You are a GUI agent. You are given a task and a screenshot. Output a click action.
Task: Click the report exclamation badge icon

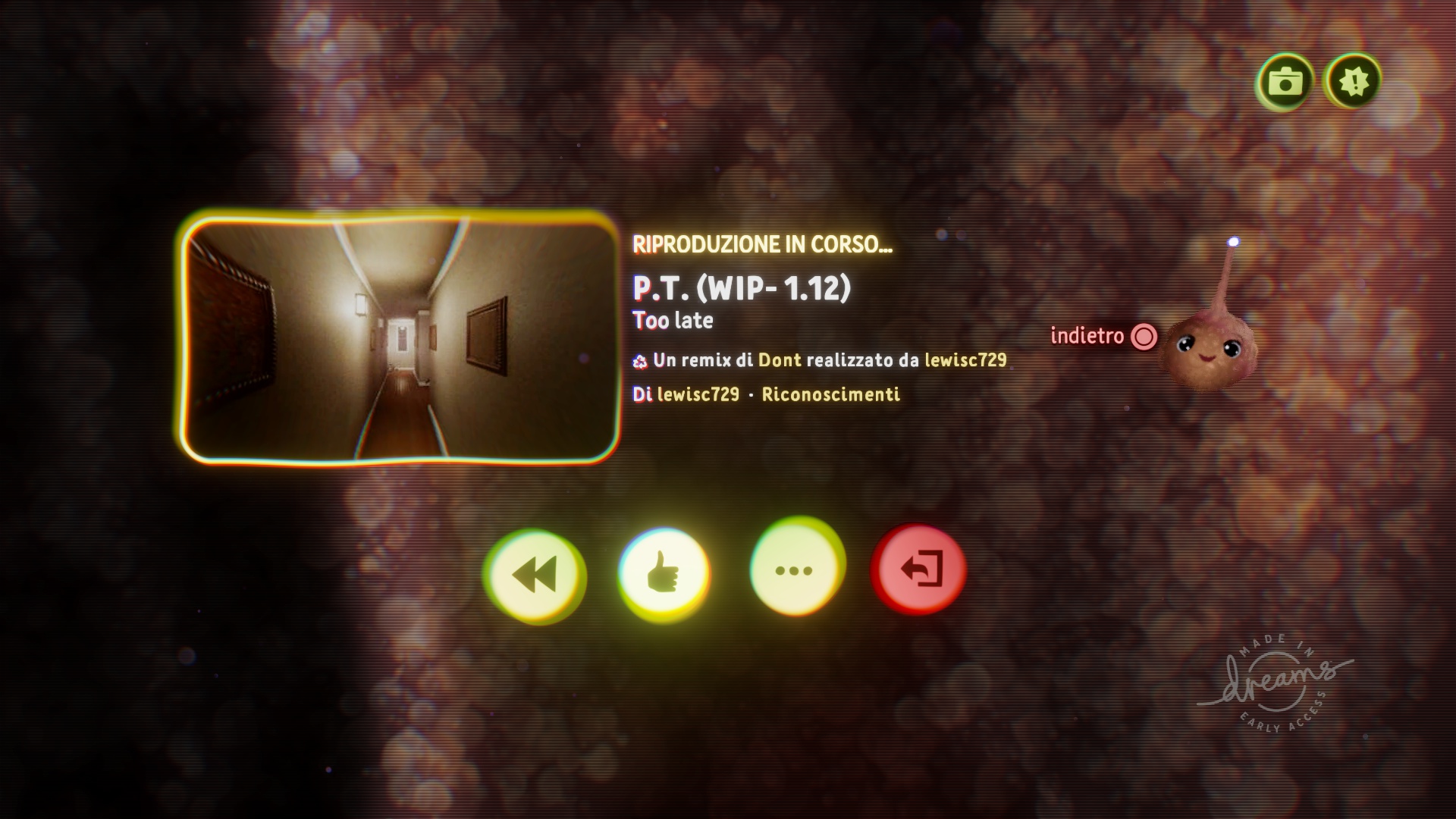coord(1354,81)
